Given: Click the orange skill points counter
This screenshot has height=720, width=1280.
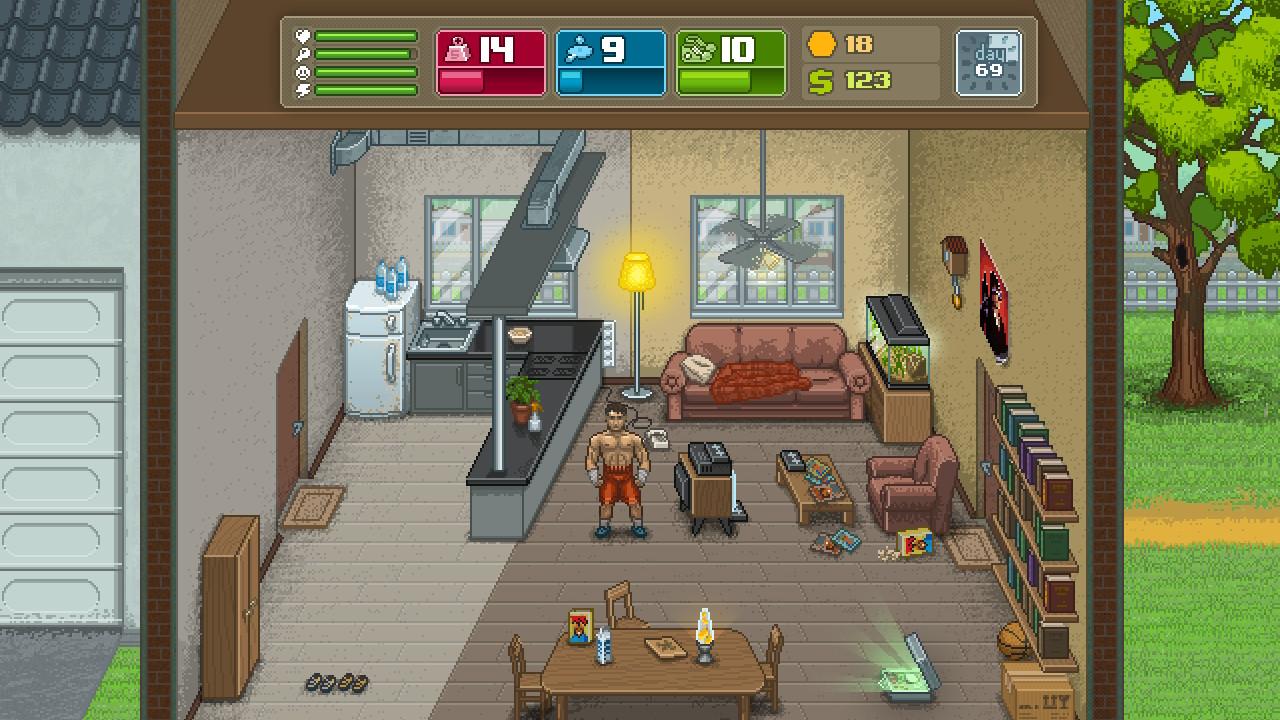Looking at the screenshot, I should point(842,45).
